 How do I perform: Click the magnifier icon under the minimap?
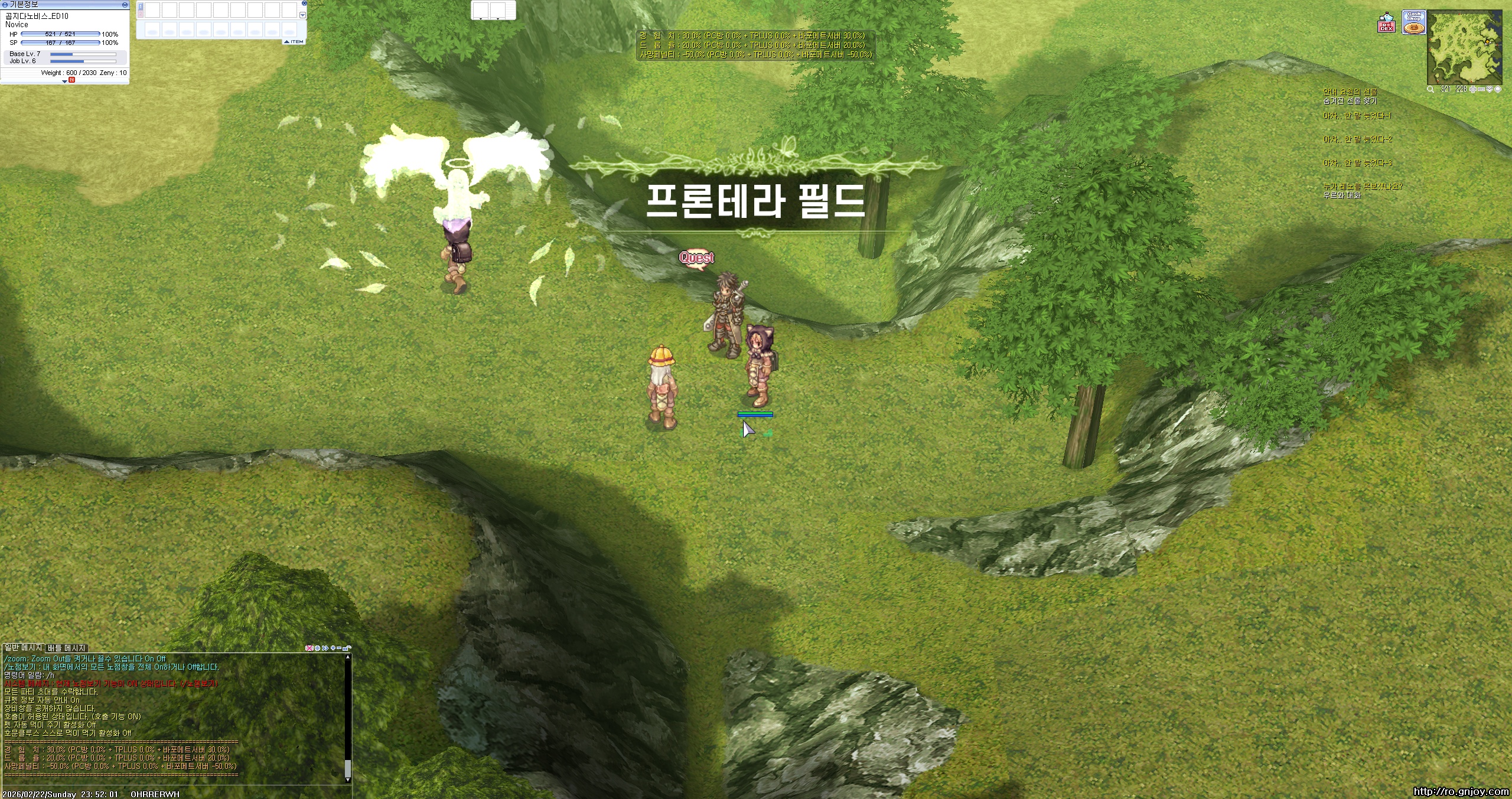1430,89
